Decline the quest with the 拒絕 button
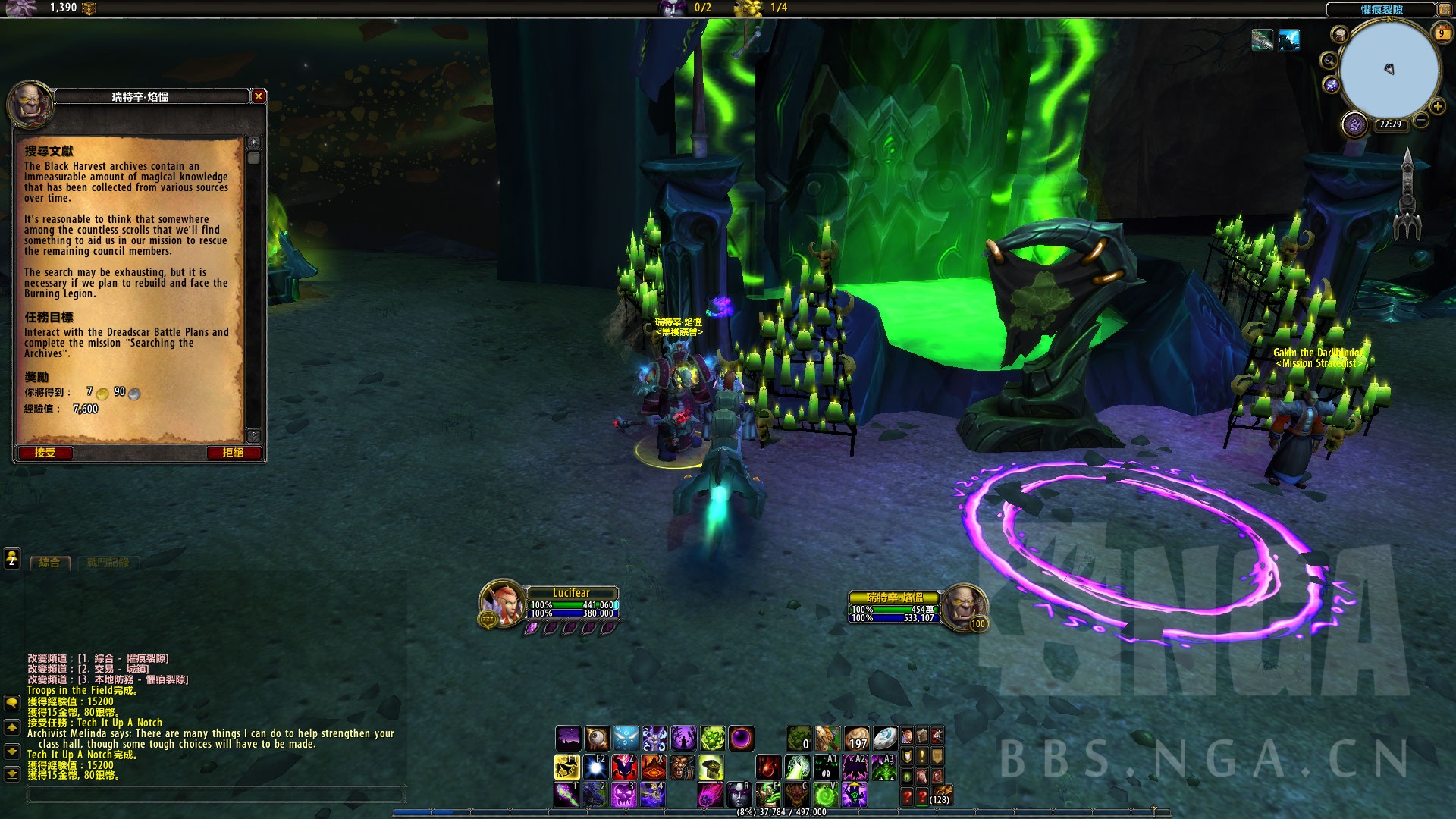Viewport: 1456px width, 819px height. 233,453
